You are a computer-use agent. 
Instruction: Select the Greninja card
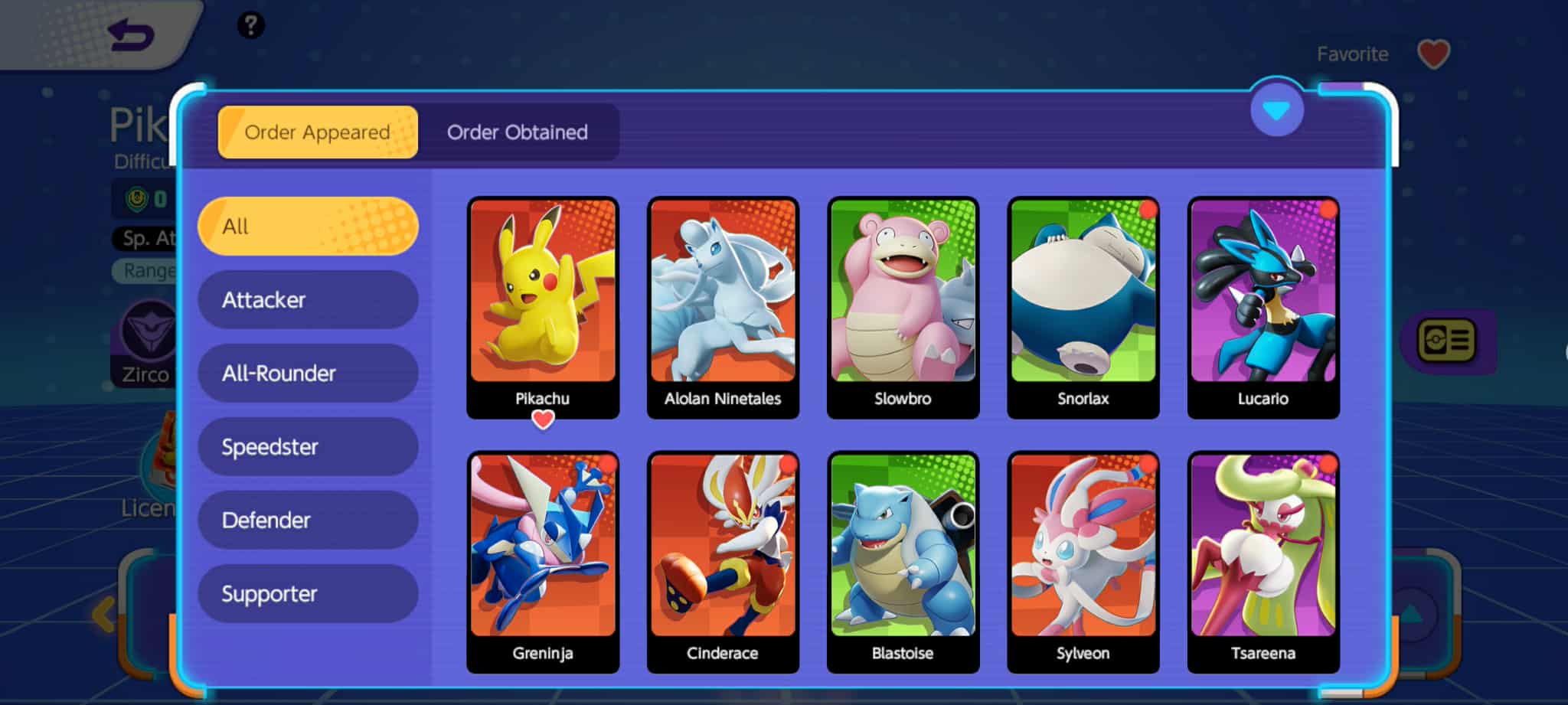coord(543,561)
